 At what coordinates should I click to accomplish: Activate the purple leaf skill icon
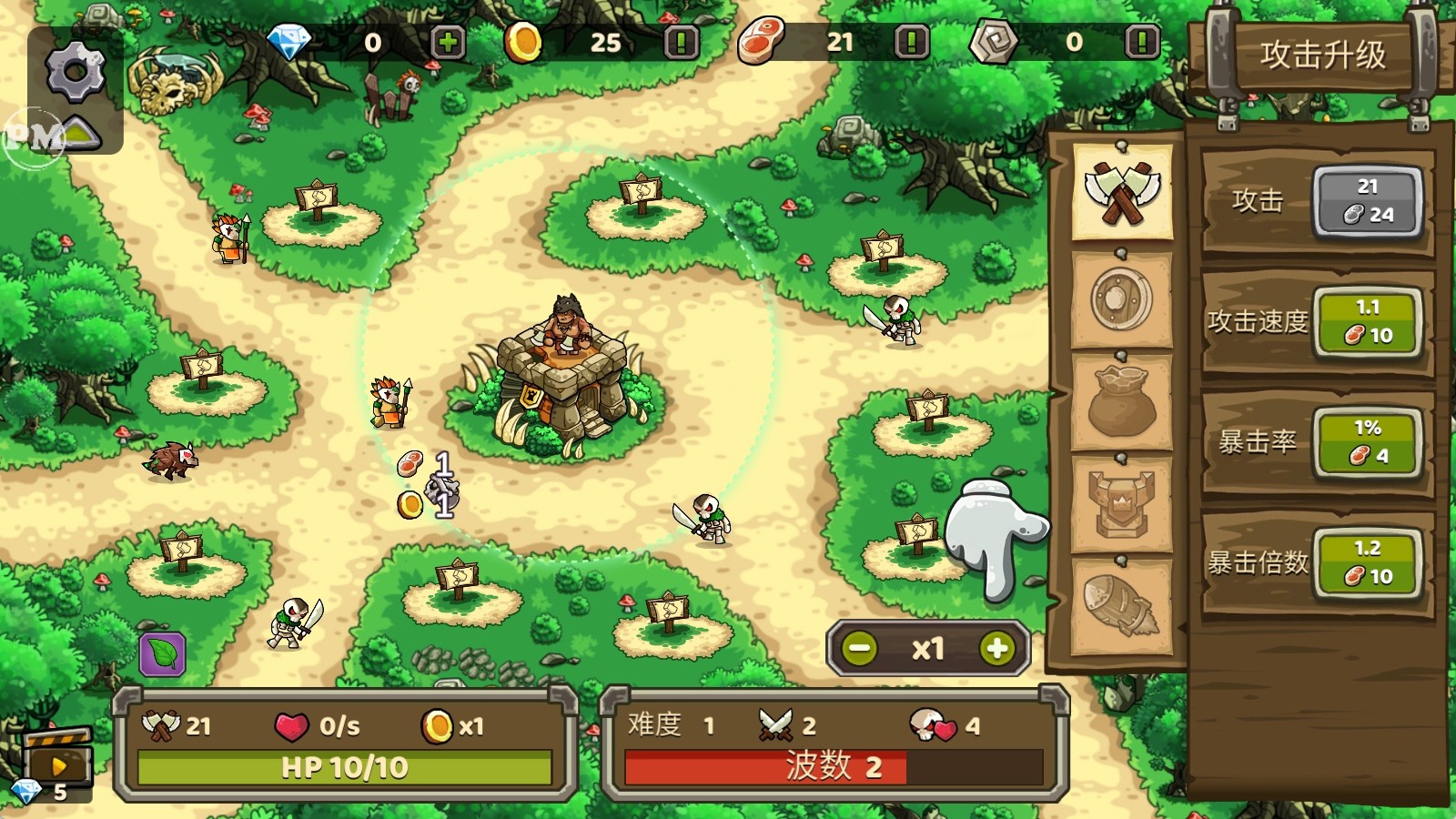pos(163,654)
